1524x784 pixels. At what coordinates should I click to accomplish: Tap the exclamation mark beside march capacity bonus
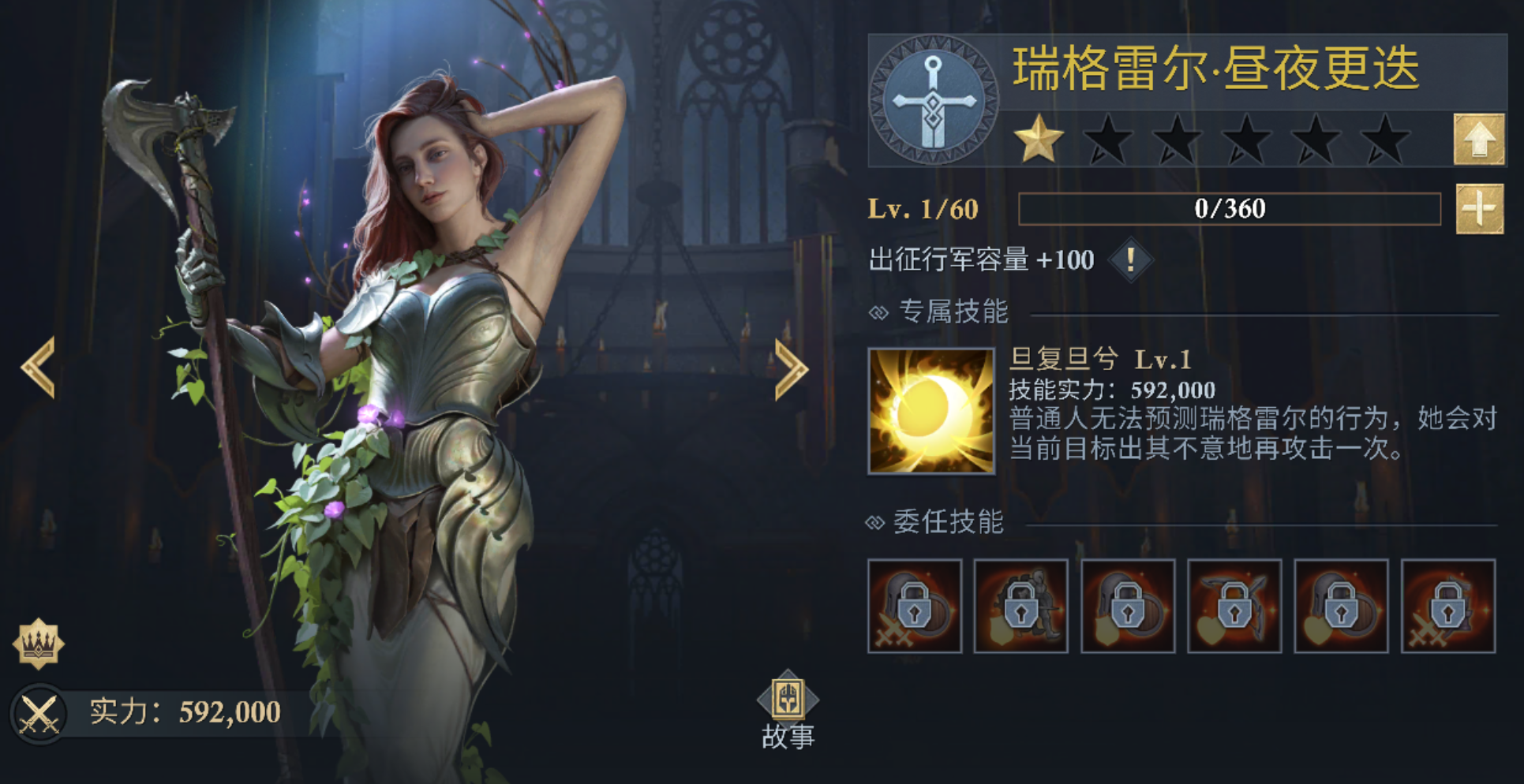(x=1130, y=260)
